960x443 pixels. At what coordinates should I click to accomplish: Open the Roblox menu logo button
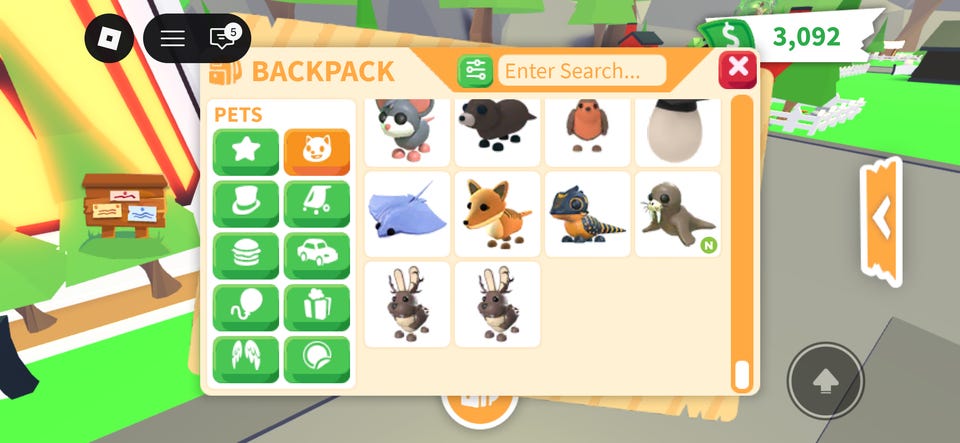109,39
